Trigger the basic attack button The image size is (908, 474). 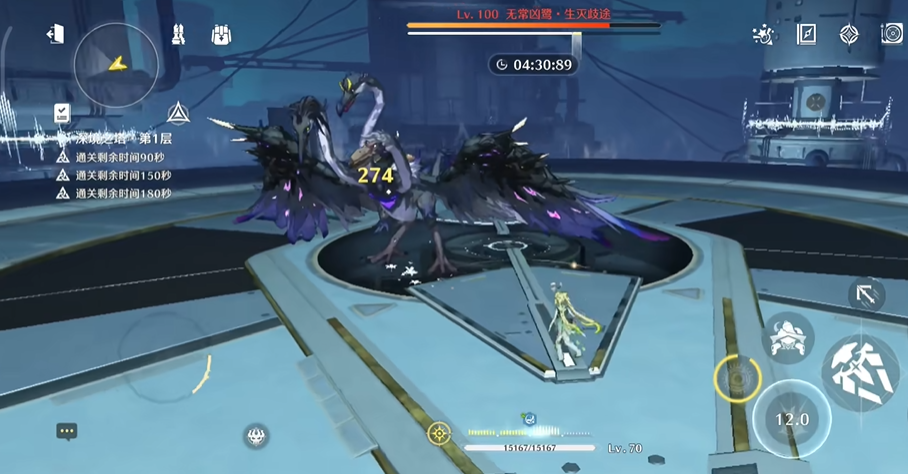[859, 372]
